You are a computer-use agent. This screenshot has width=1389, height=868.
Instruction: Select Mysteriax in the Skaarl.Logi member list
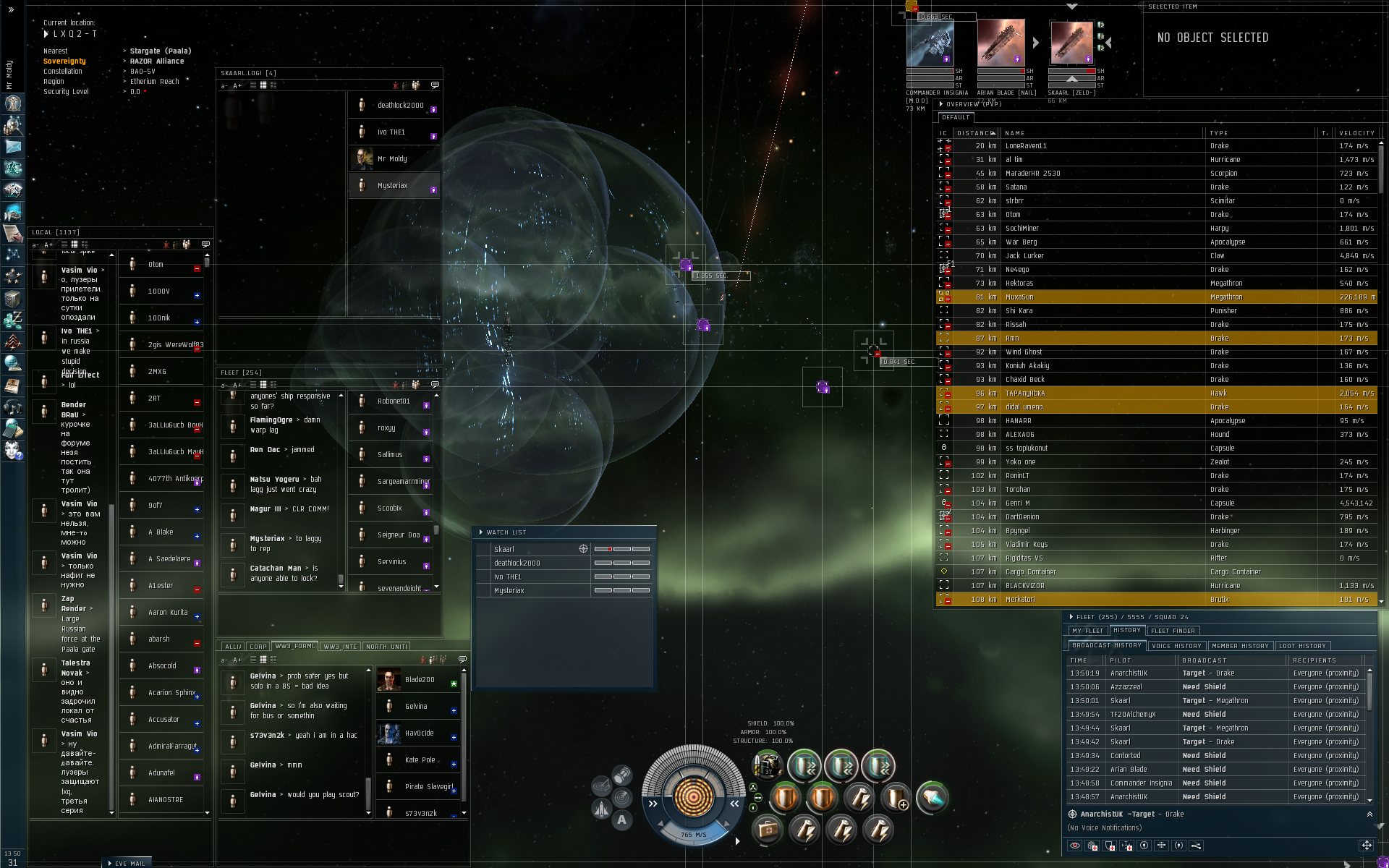pos(393,186)
